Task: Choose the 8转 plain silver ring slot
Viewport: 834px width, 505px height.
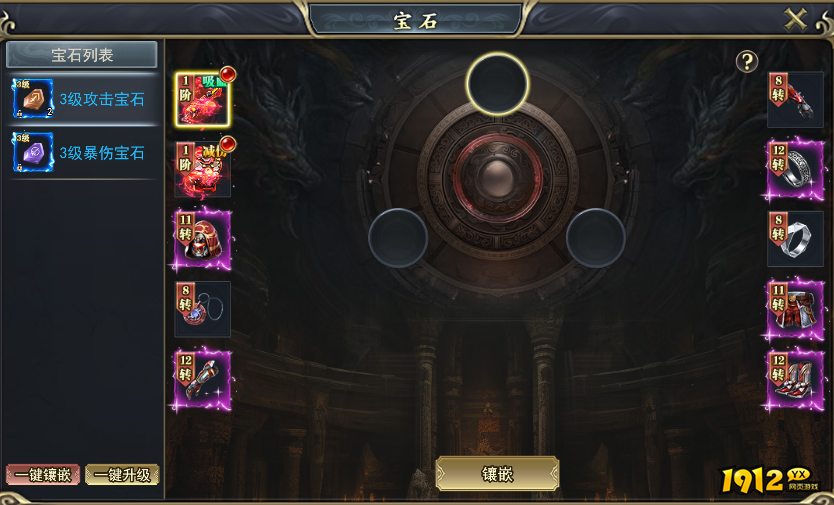Action: click(x=795, y=239)
